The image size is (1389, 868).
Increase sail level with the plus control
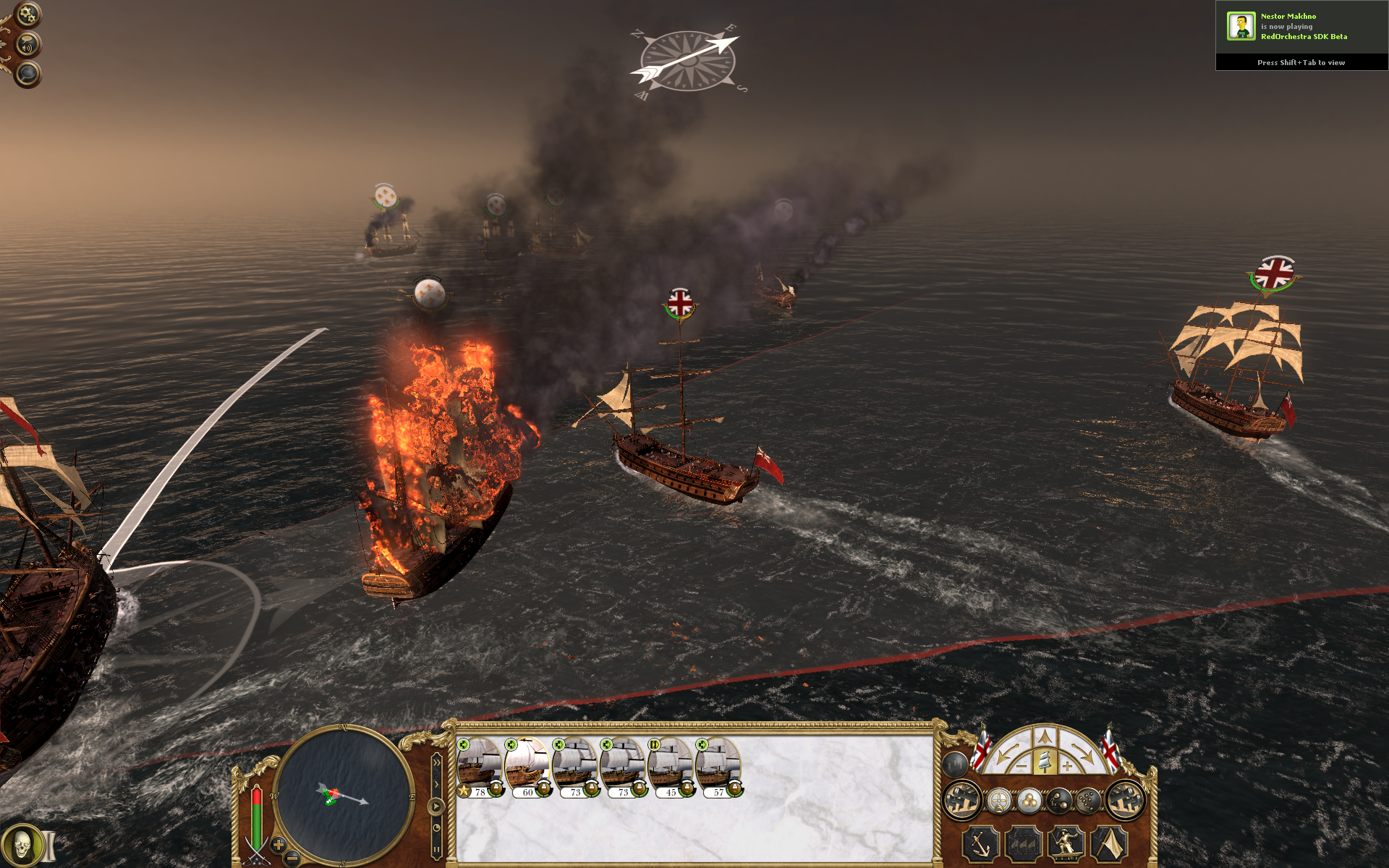click(x=1066, y=767)
